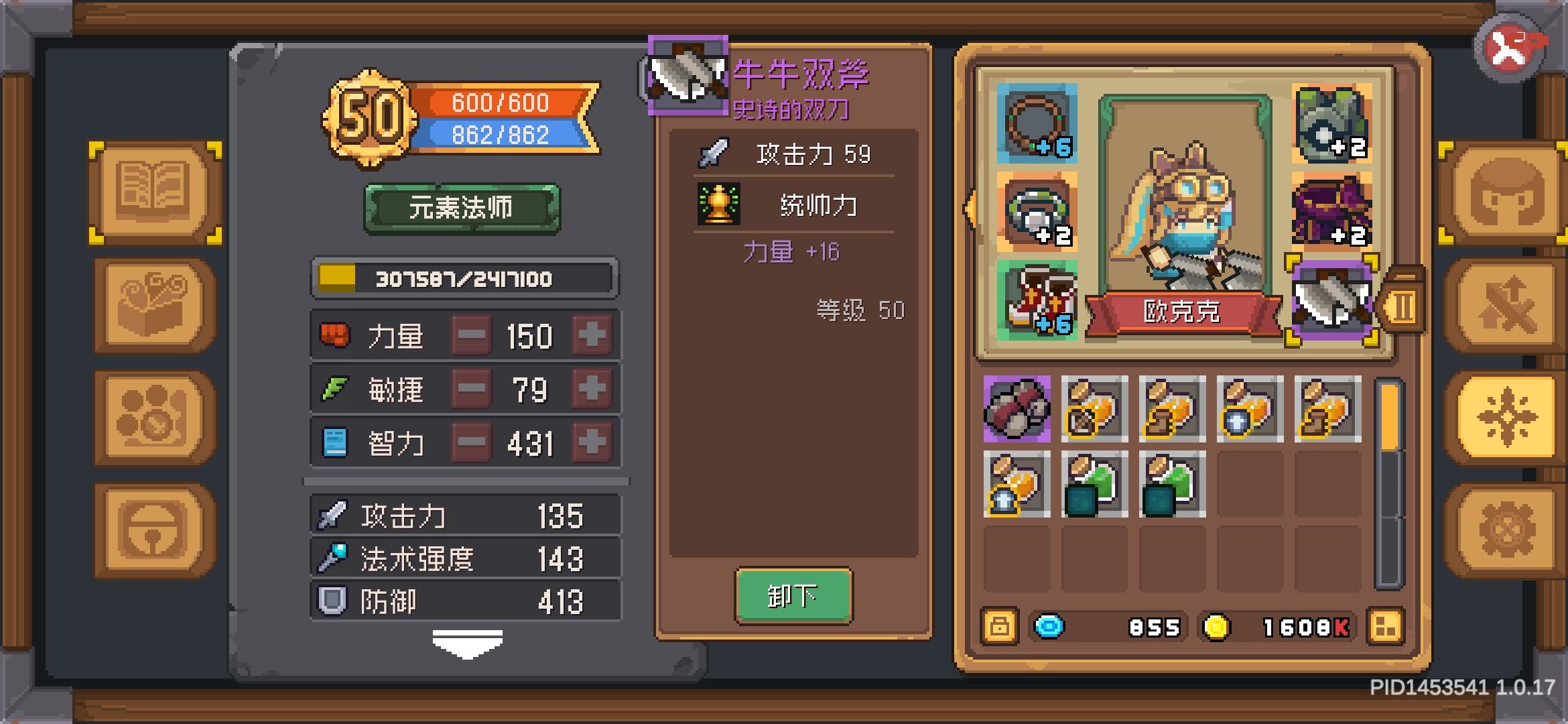
Task: Click the experience progress bar
Action: click(464, 278)
